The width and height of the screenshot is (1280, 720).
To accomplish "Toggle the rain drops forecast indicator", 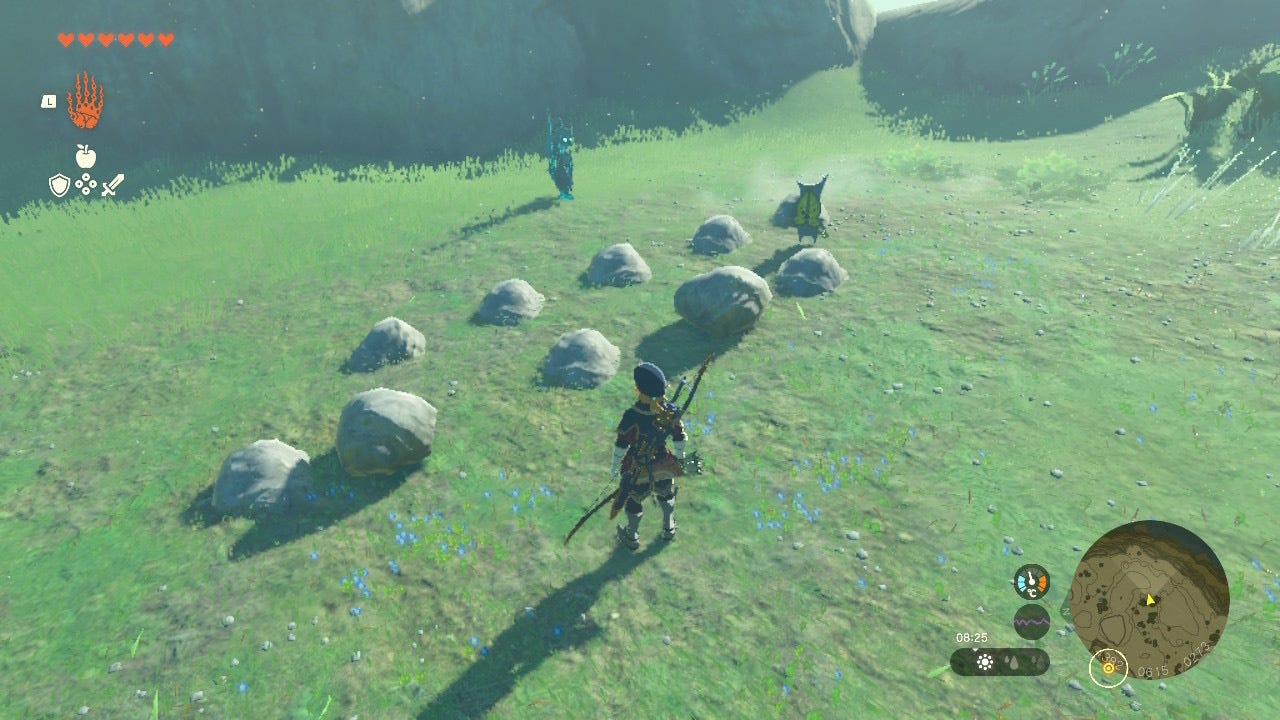I will pos(1012,661).
